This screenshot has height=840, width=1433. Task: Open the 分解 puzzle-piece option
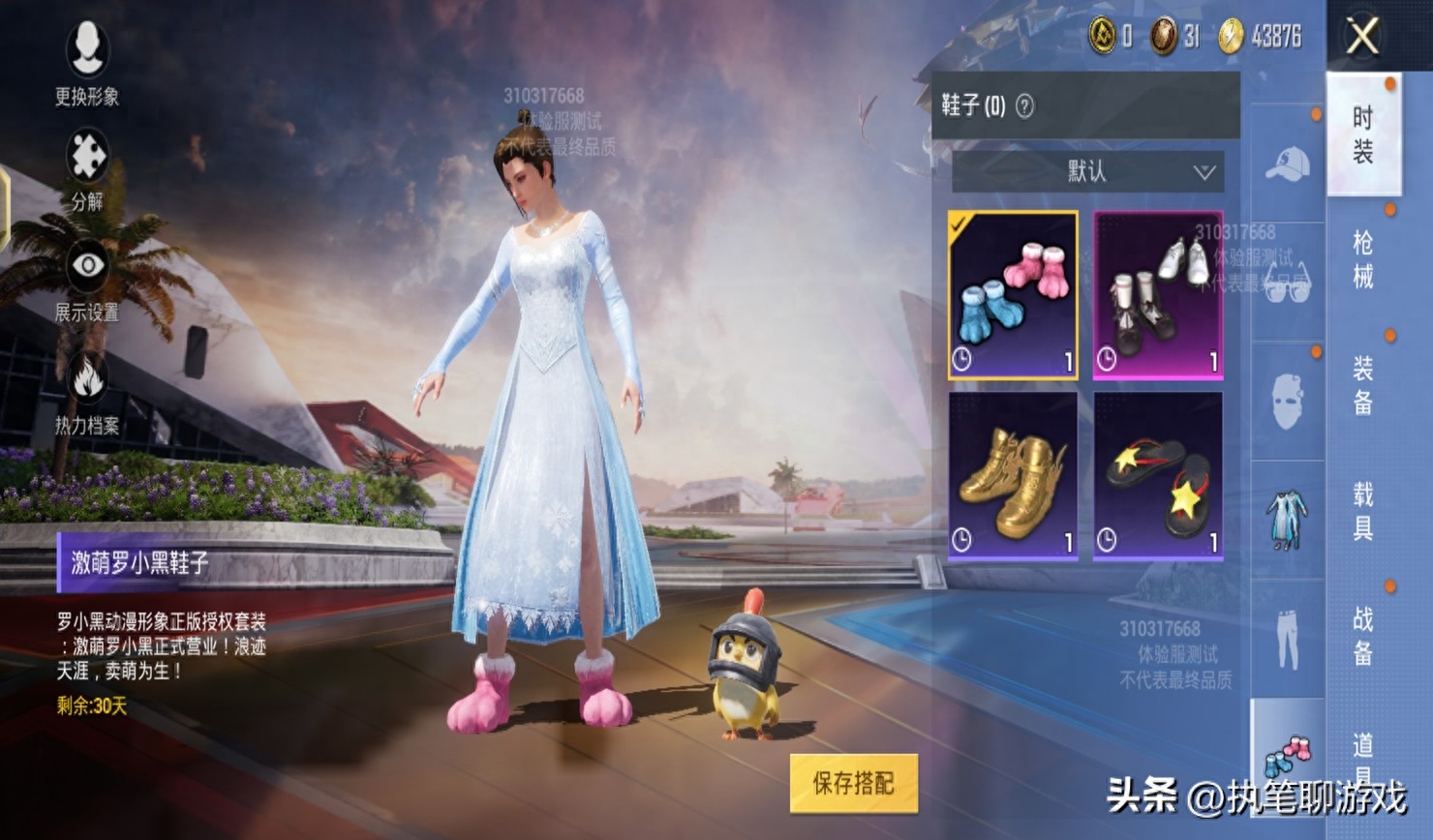pyautogui.click(x=87, y=170)
